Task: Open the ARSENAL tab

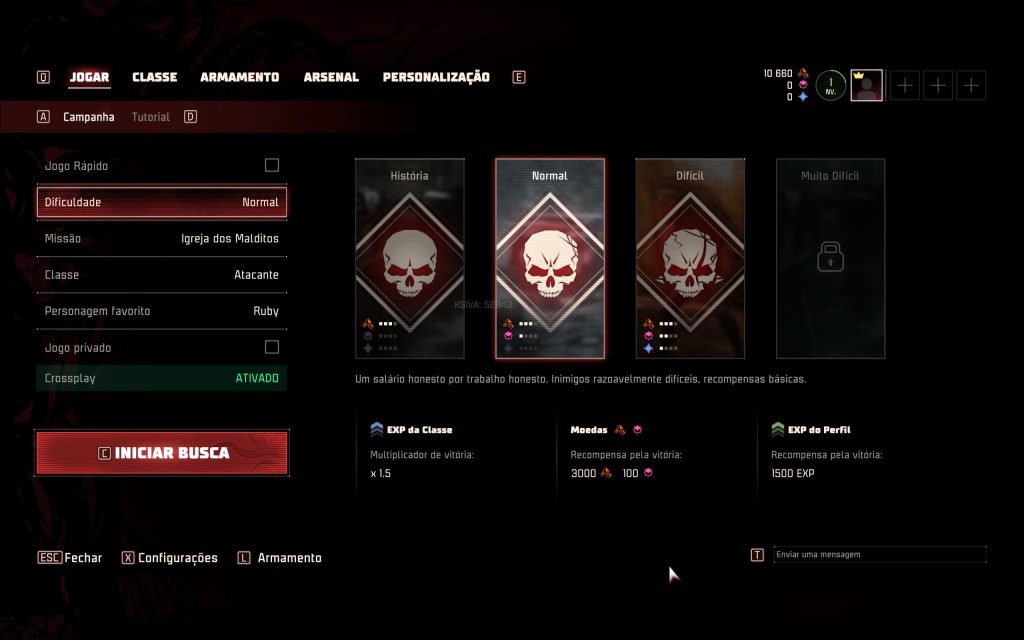Action: pyautogui.click(x=331, y=77)
